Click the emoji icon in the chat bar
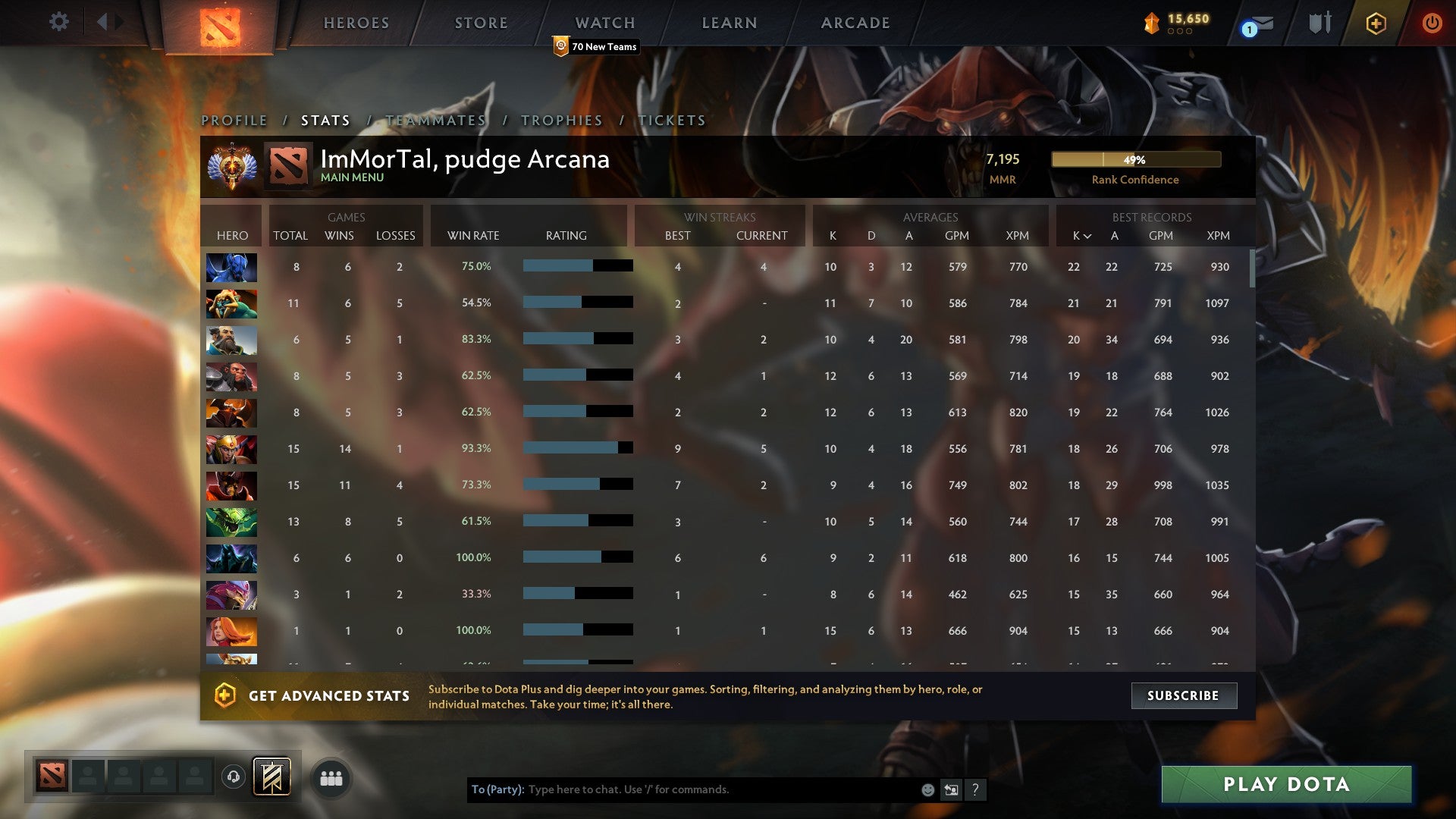The height and width of the screenshot is (819, 1456). click(x=928, y=789)
